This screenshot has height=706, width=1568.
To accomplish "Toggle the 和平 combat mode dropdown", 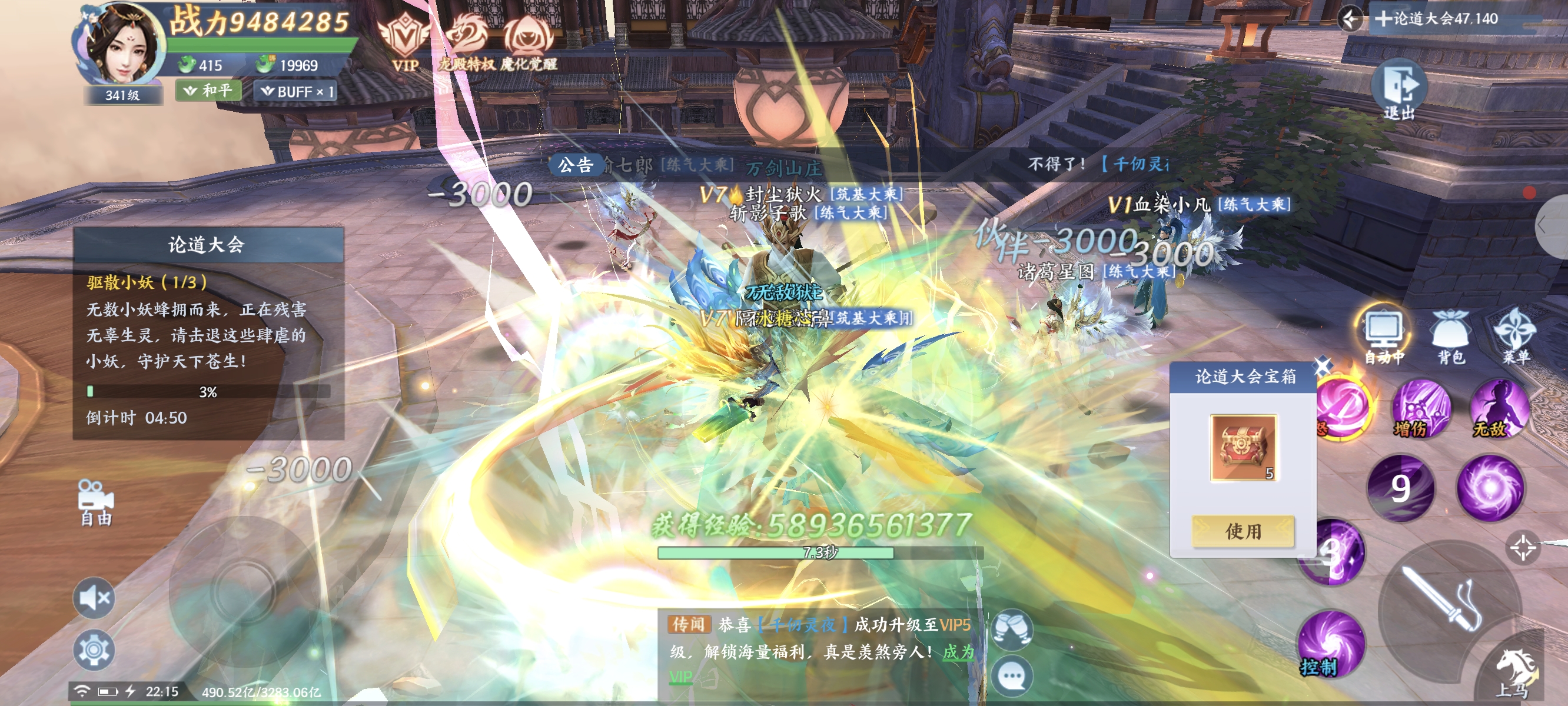I will click(x=209, y=91).
